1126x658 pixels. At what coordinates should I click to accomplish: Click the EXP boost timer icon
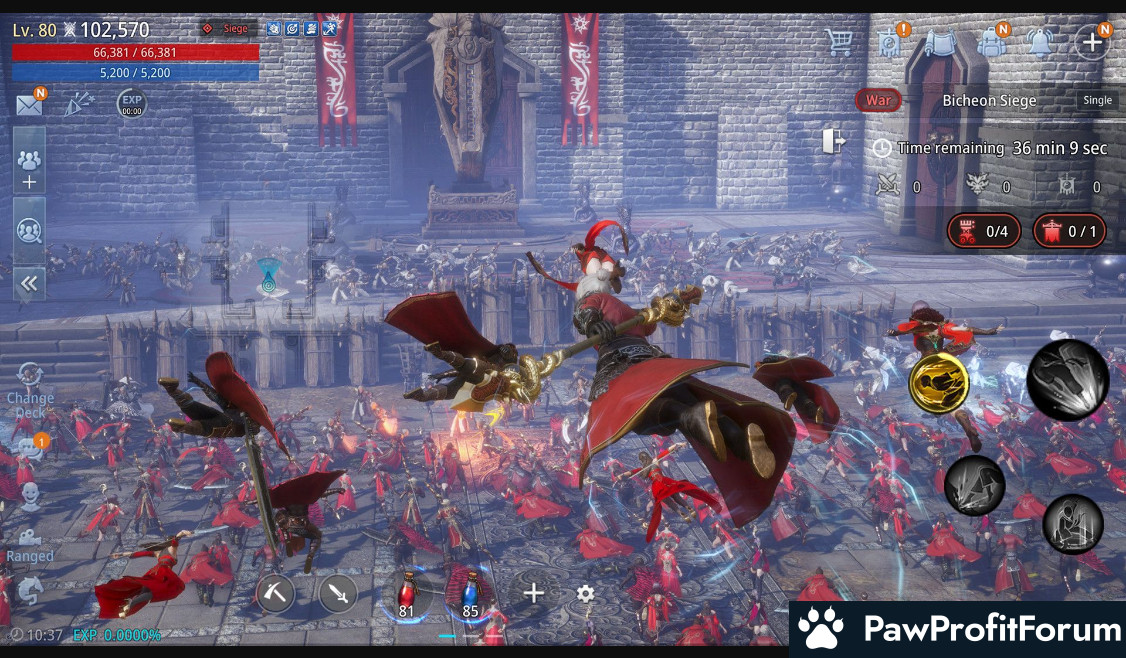[132, 104]
